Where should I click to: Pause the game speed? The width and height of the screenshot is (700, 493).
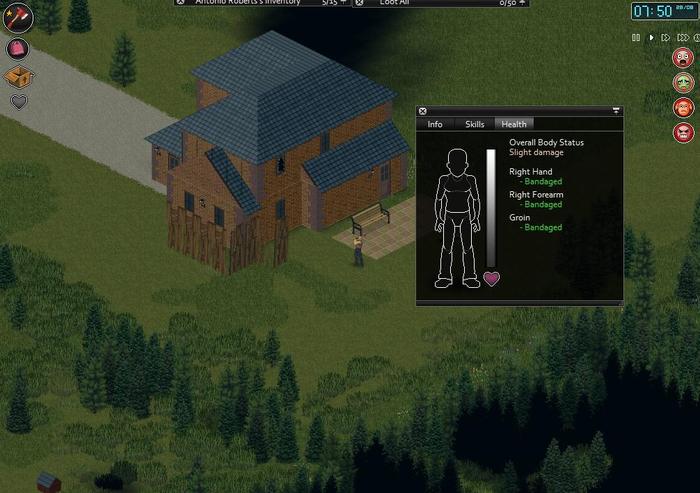(635, 37)
